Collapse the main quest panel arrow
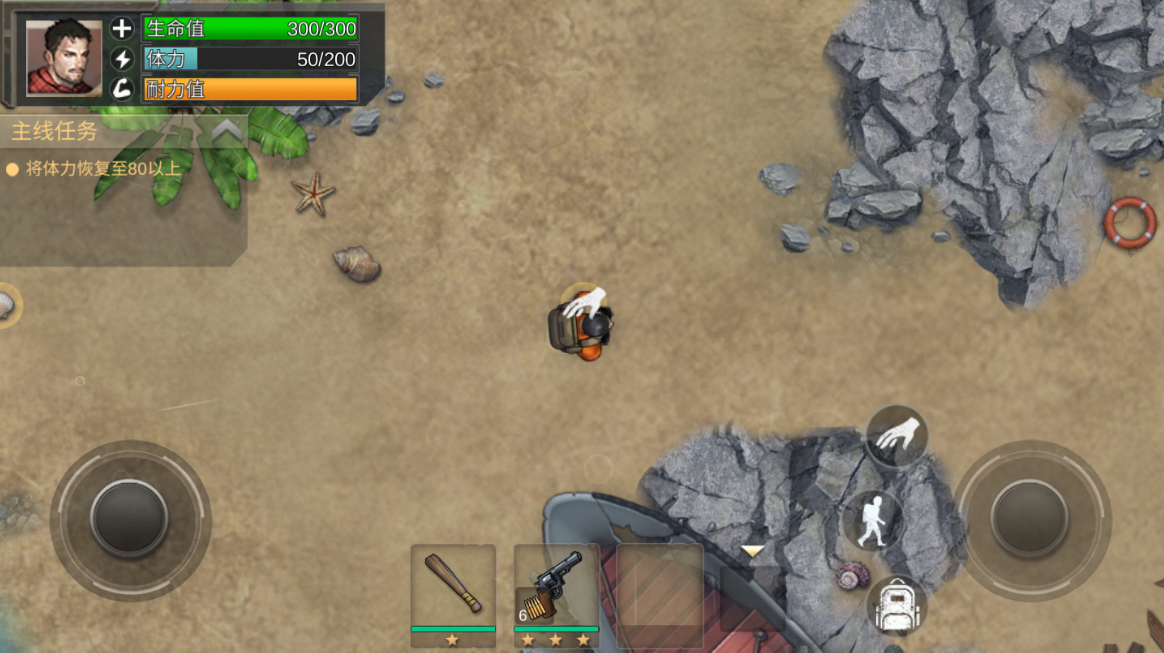Image resolution: width=1164 pixels, height=653 pixels. point(227,130)
